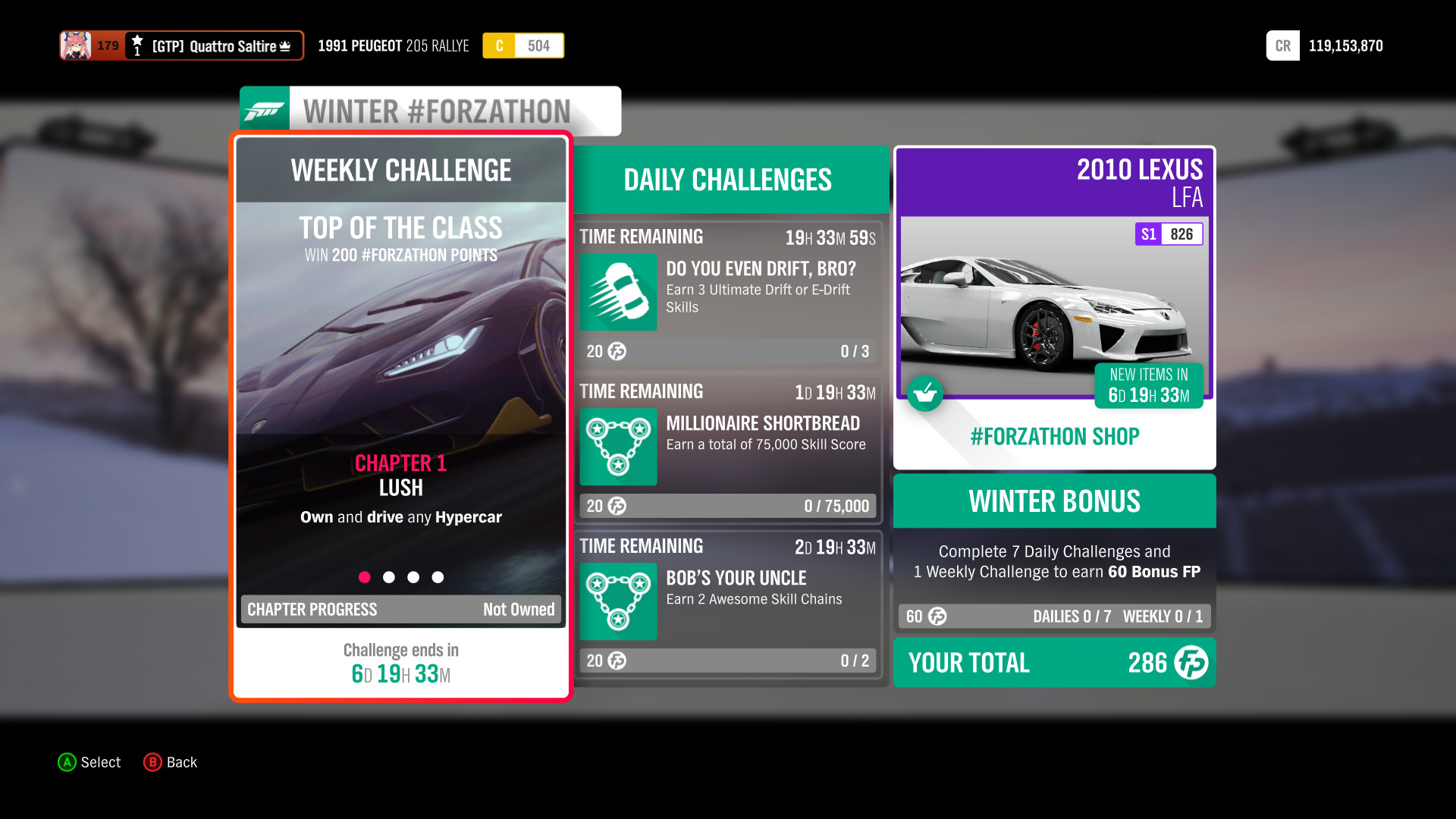Select the first chapter progress dot

tap(365, 577)
